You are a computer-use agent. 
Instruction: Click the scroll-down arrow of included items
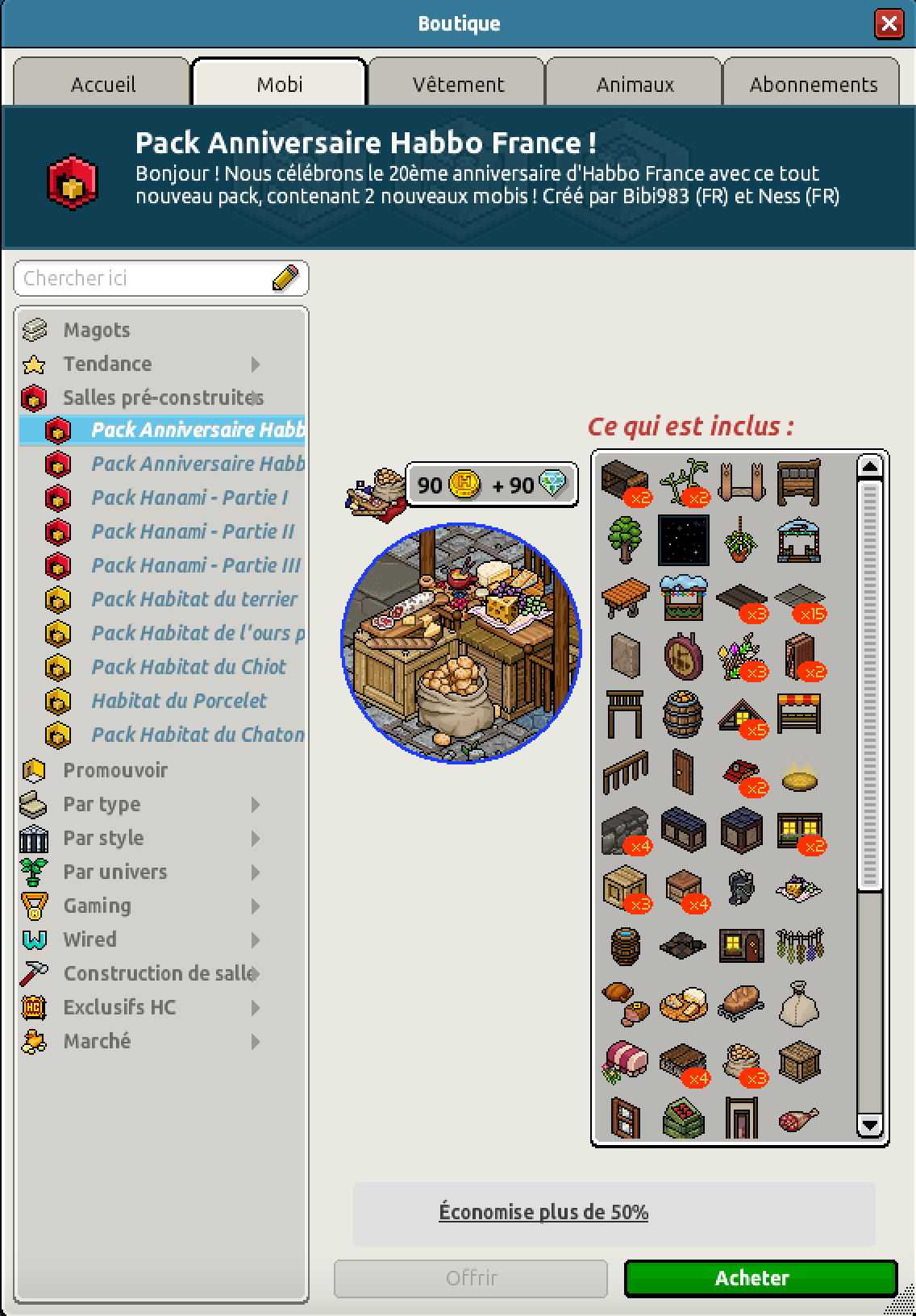[869, 1125]
